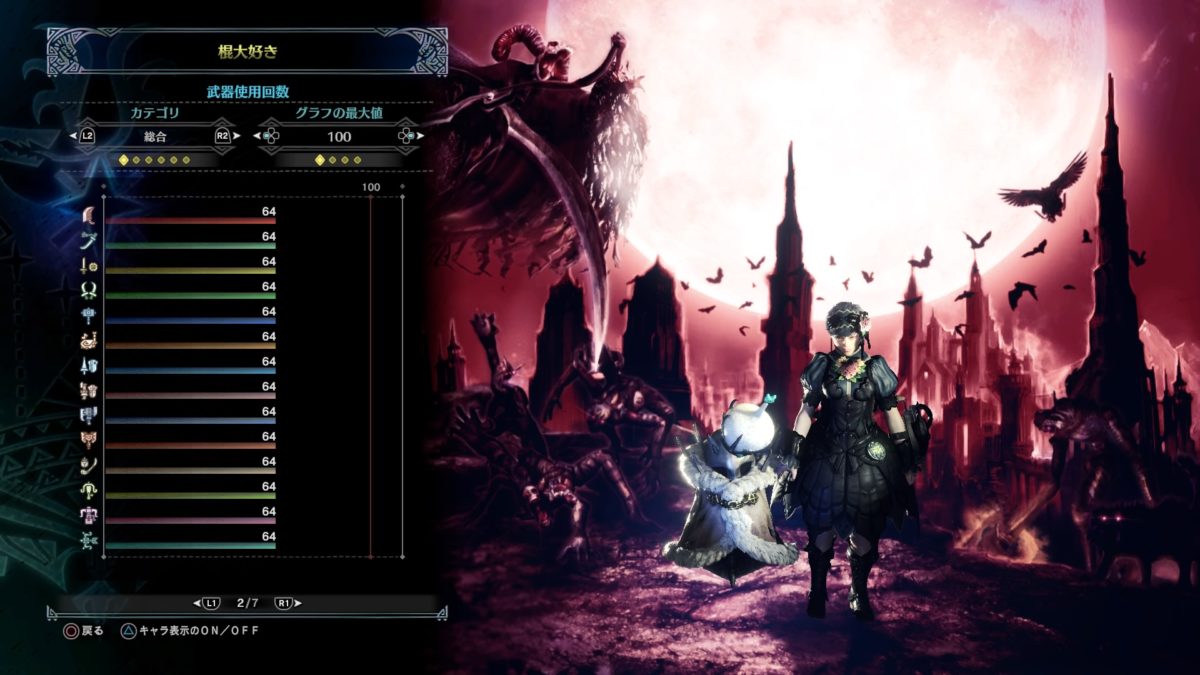Image resolution: width=1200 pixels, height=675 pixels.
Task: Select the 総合 category selector
Action: coord(154,136)
